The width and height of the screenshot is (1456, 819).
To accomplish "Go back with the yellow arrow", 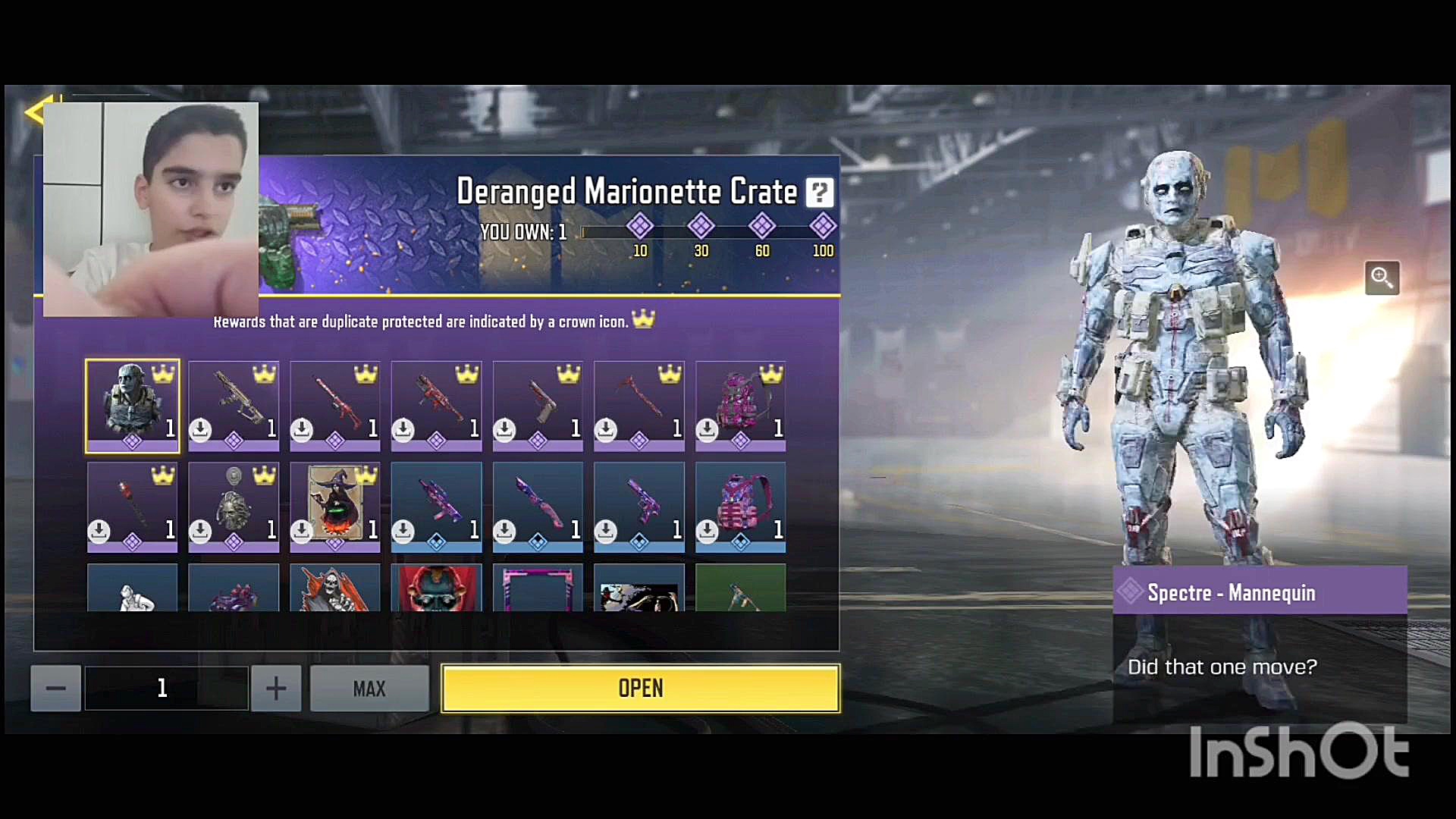I will point(36,112).
